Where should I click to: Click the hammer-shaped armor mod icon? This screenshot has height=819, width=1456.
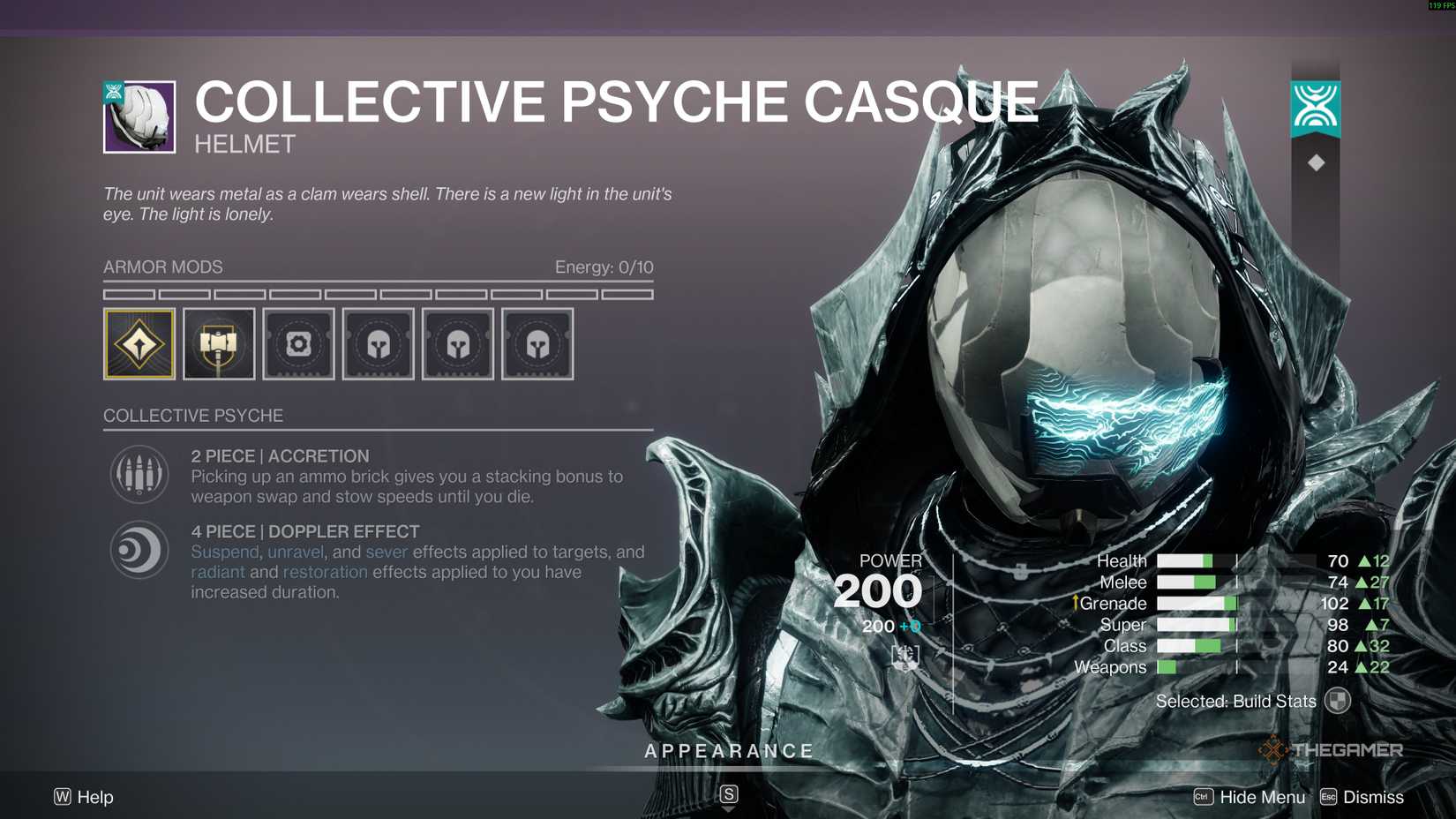[218, 344]
